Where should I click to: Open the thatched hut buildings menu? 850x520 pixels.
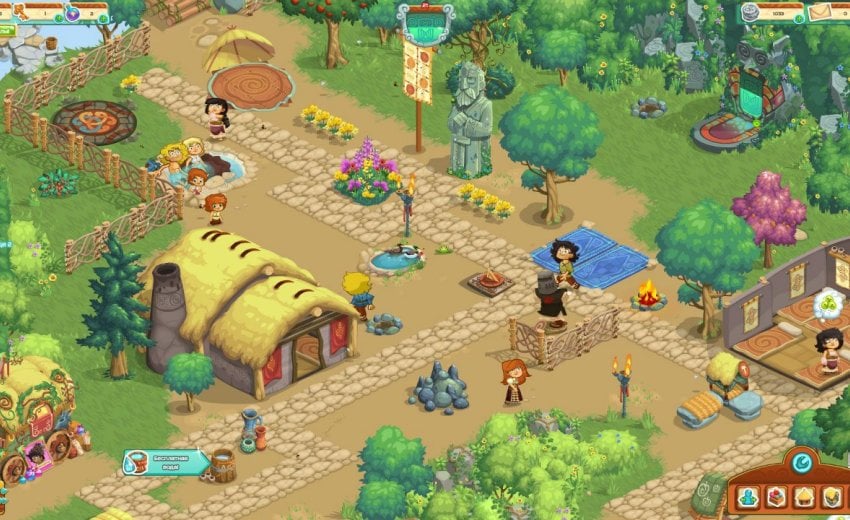point(804,497)
